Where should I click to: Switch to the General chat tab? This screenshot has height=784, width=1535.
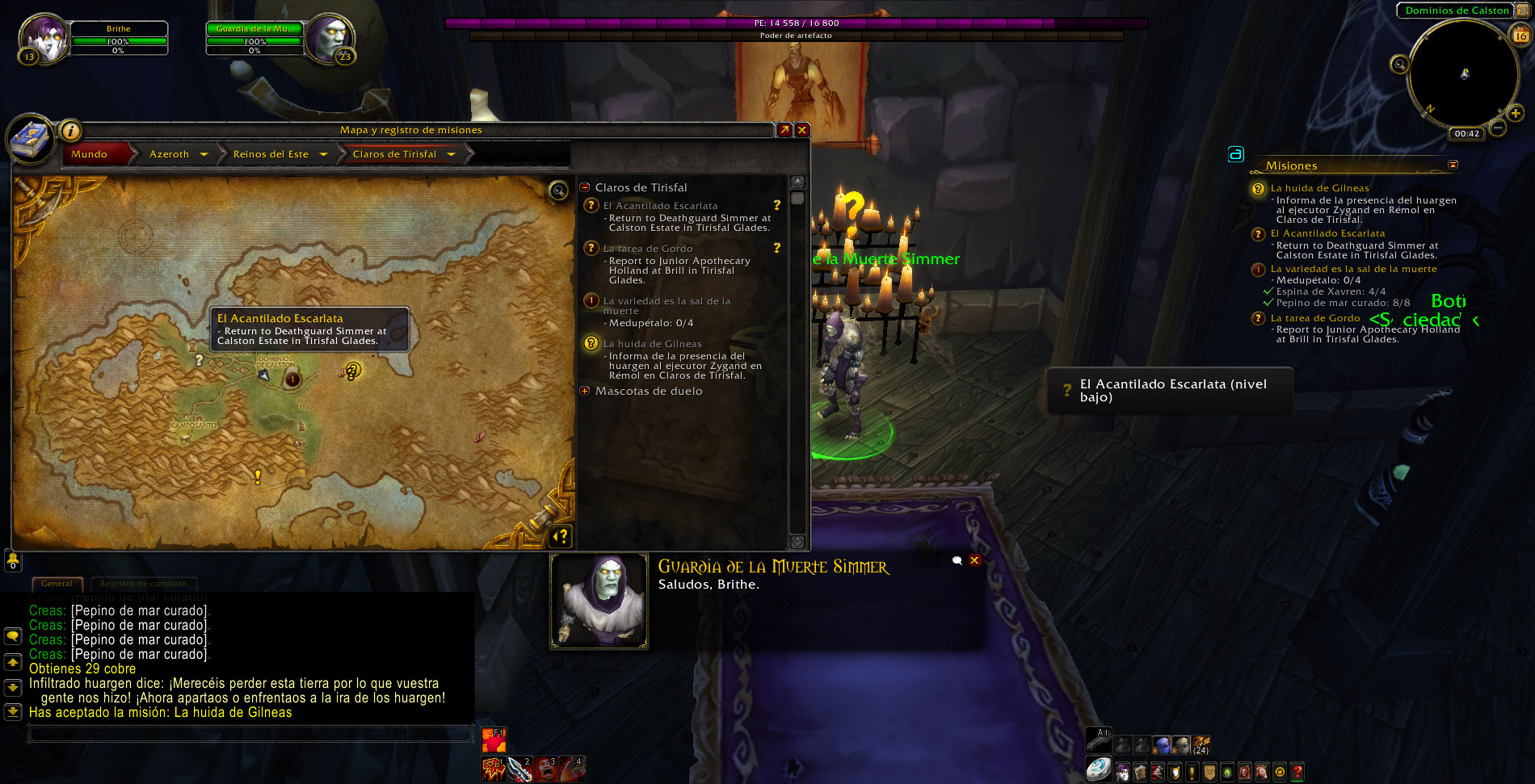(57, 584)
